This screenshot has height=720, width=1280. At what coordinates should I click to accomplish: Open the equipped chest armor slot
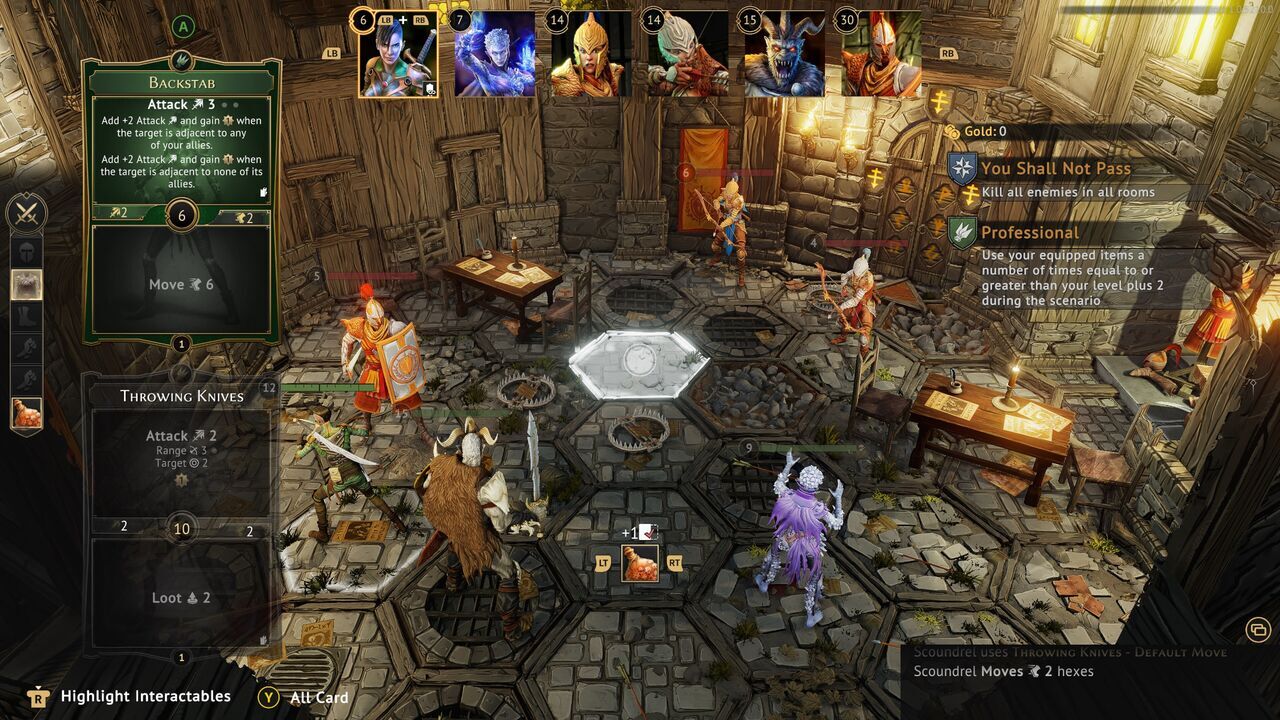tap(25, 283)
